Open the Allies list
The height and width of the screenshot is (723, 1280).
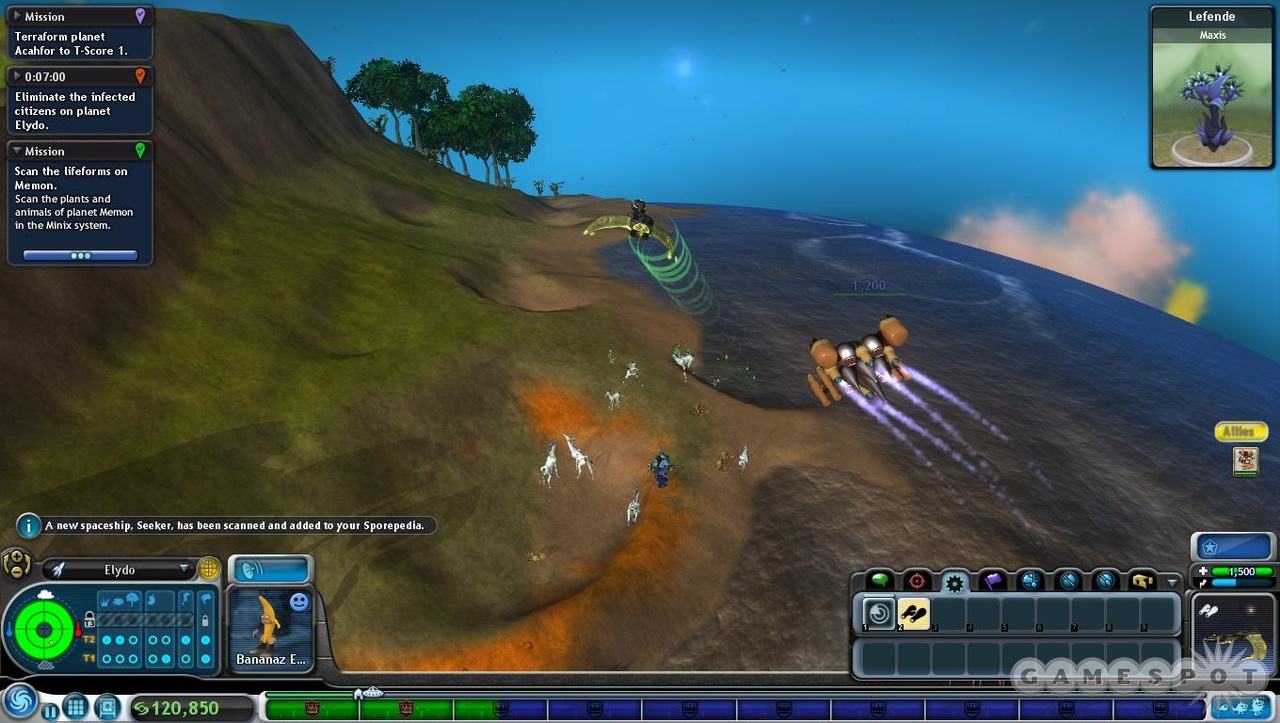[1240, 432]
